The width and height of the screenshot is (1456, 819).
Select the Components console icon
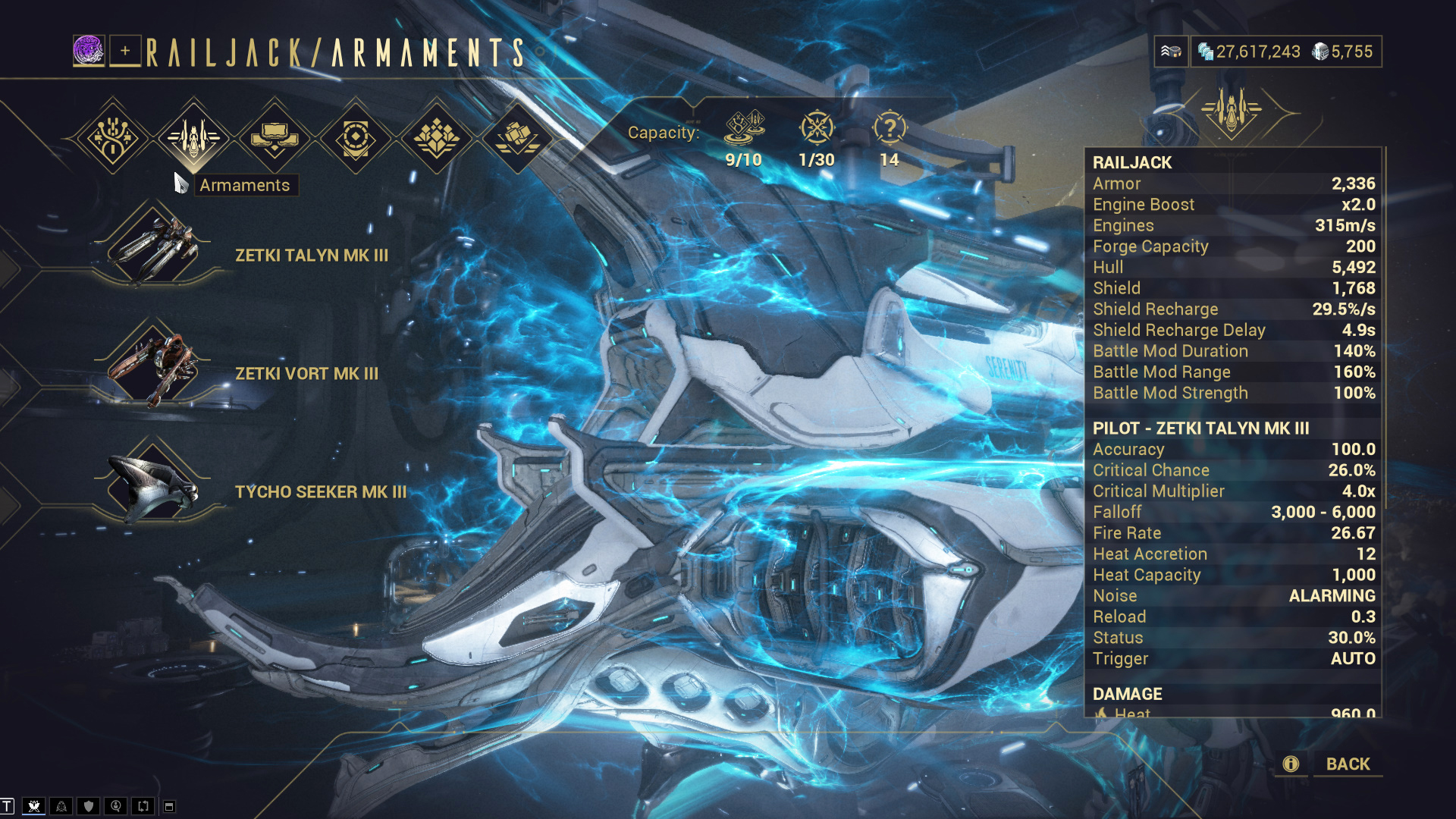tap(275, 138)
